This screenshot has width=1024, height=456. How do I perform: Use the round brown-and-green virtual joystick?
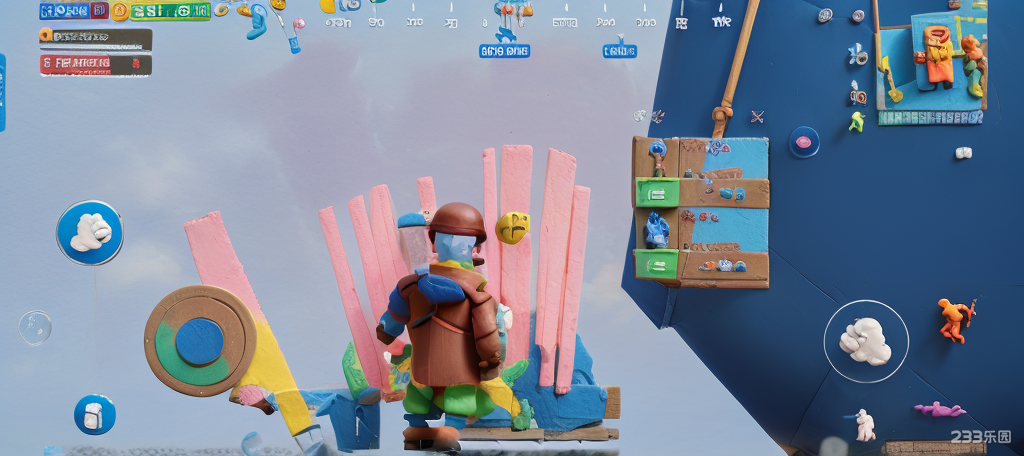pyautogui.click(x=199, y=341)
